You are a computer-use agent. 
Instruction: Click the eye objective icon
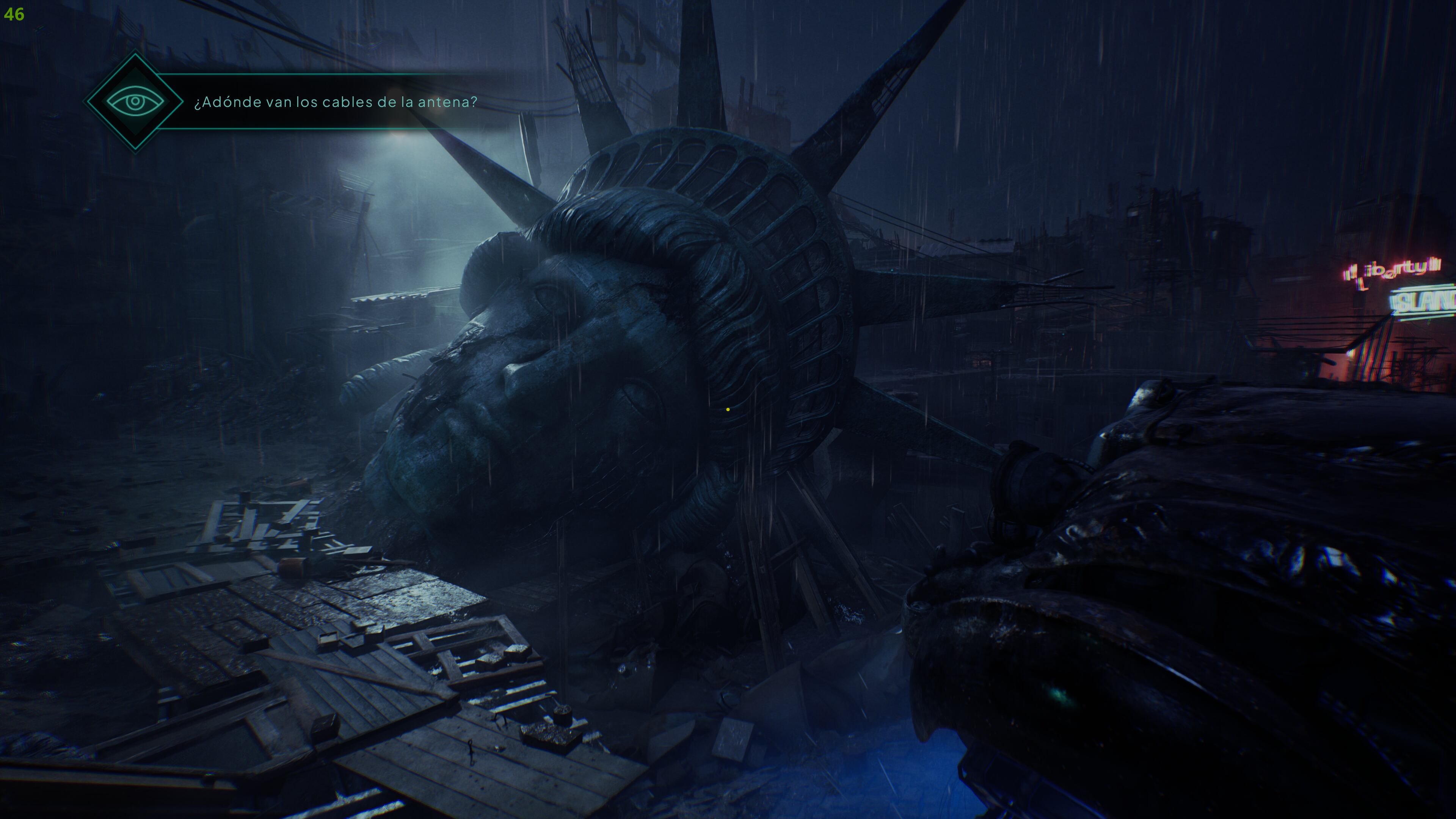point(135,102)
